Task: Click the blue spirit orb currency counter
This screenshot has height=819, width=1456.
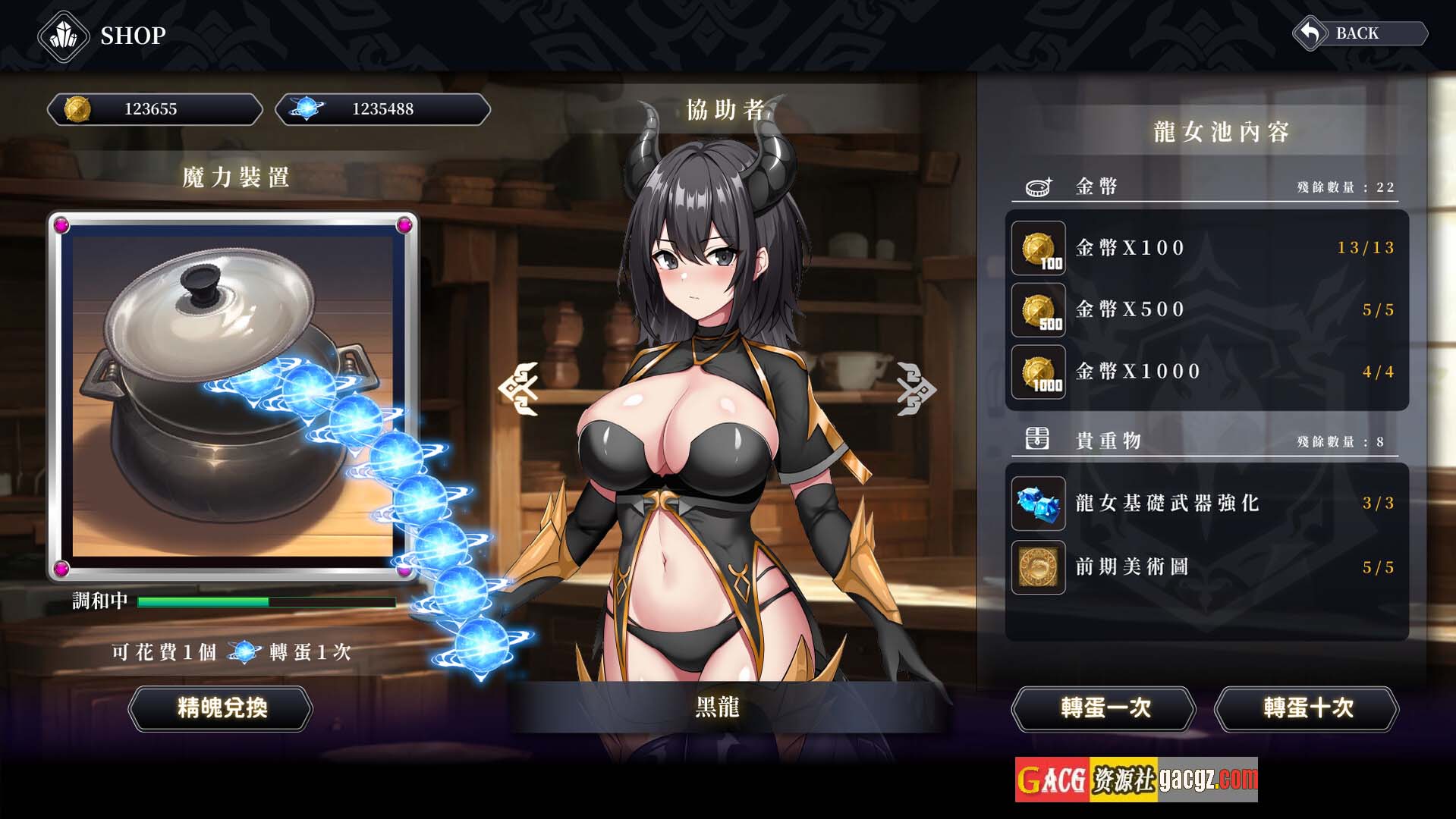Action: pyautogui.click(x=382, y=110)
